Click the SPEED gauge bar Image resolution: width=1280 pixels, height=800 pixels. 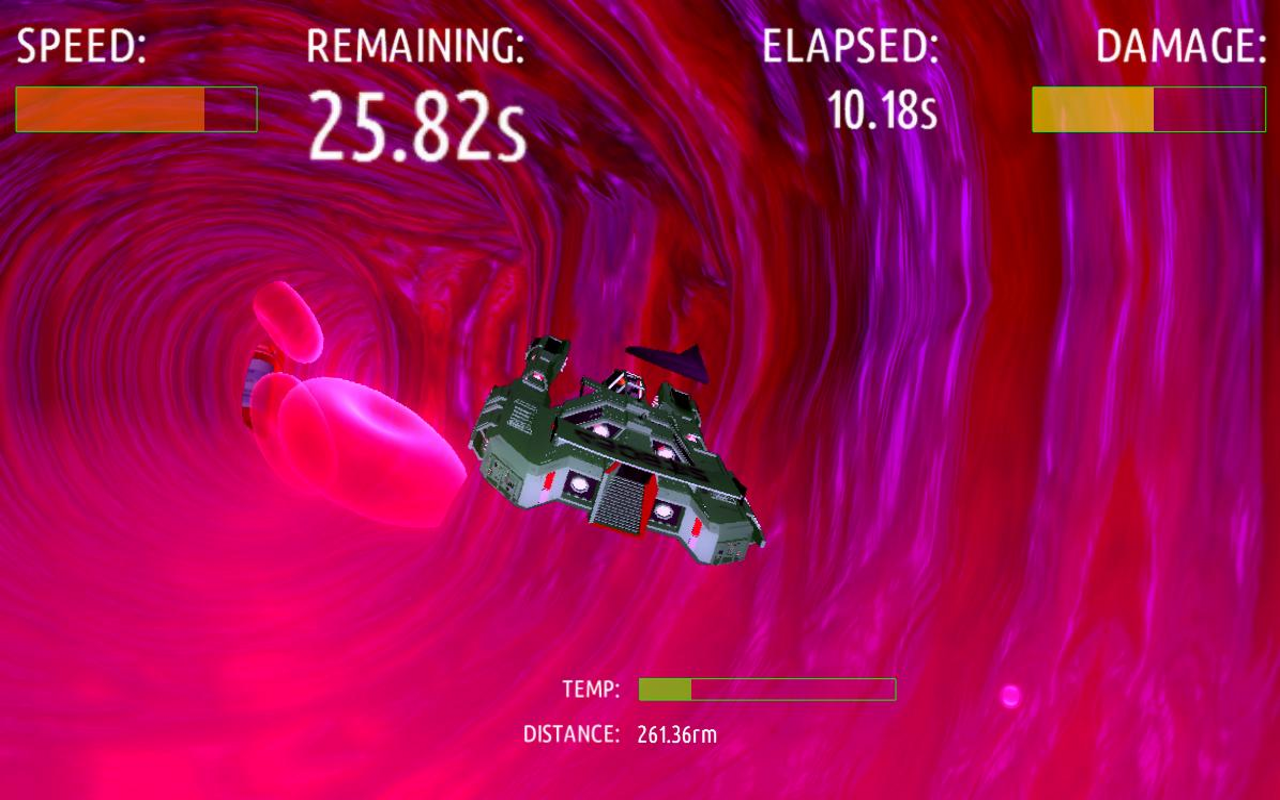tap(135, 108)
